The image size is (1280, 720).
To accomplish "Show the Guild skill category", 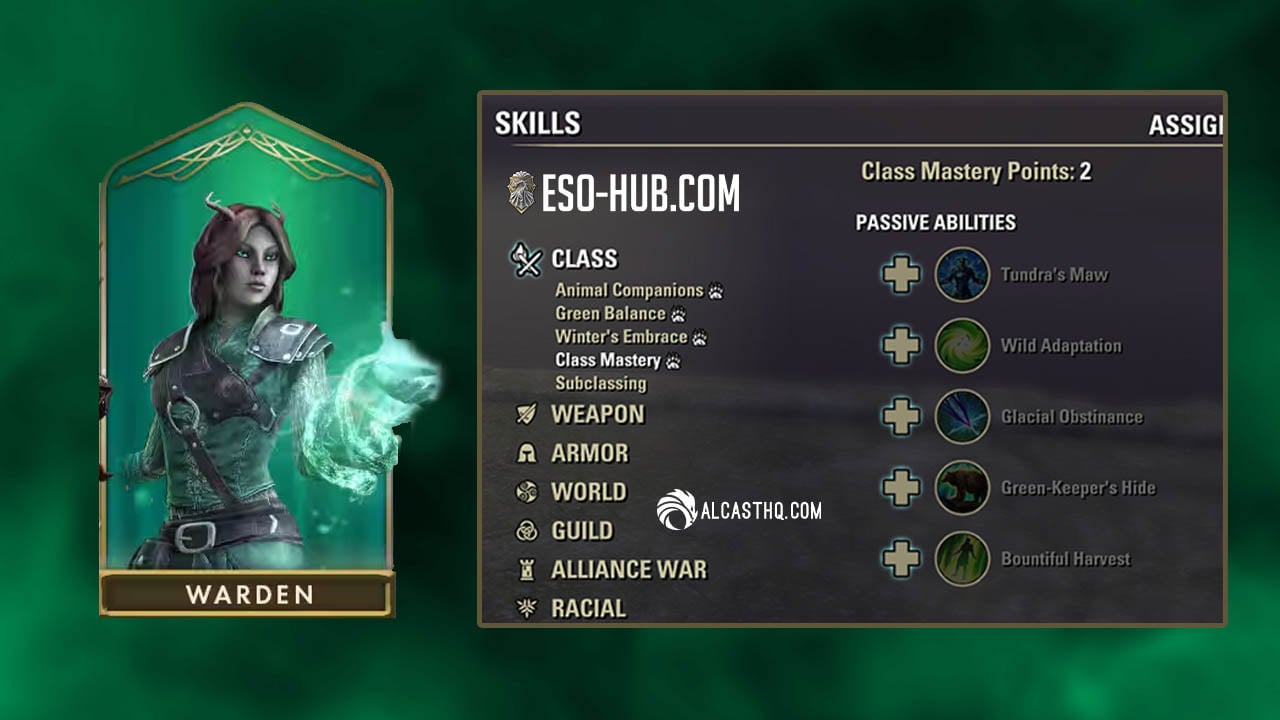I will click(x=582, y=531).
